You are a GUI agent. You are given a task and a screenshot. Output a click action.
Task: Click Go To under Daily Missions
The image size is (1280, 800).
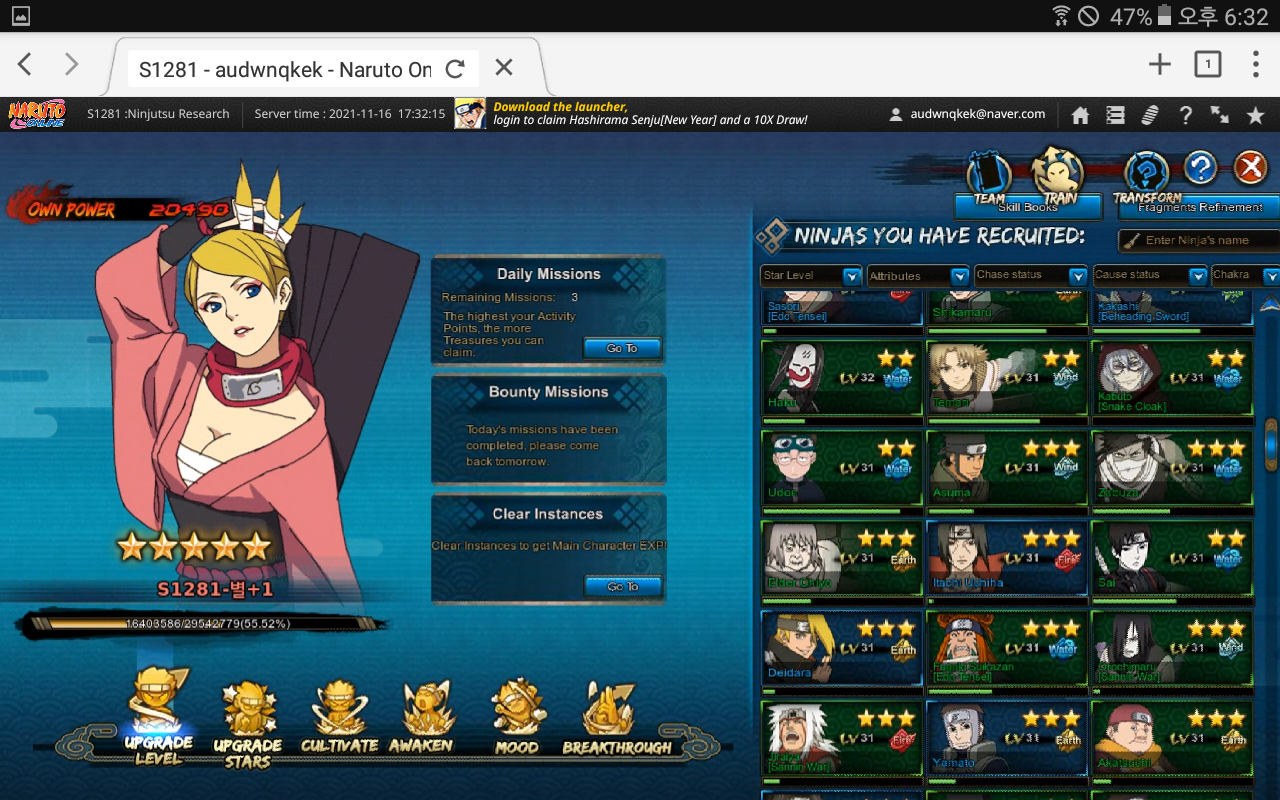coord(622,348)
